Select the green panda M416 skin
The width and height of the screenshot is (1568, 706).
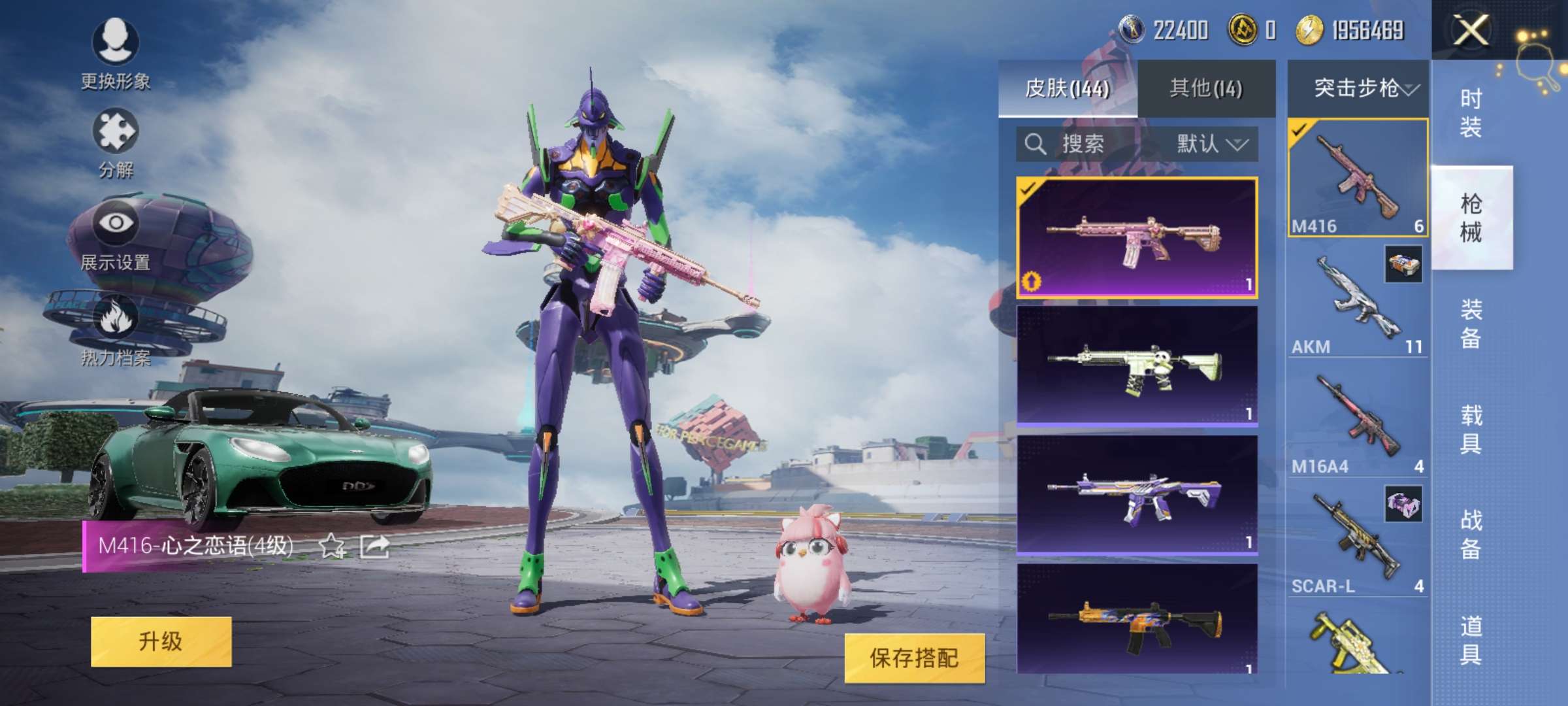click(1137, 366)
